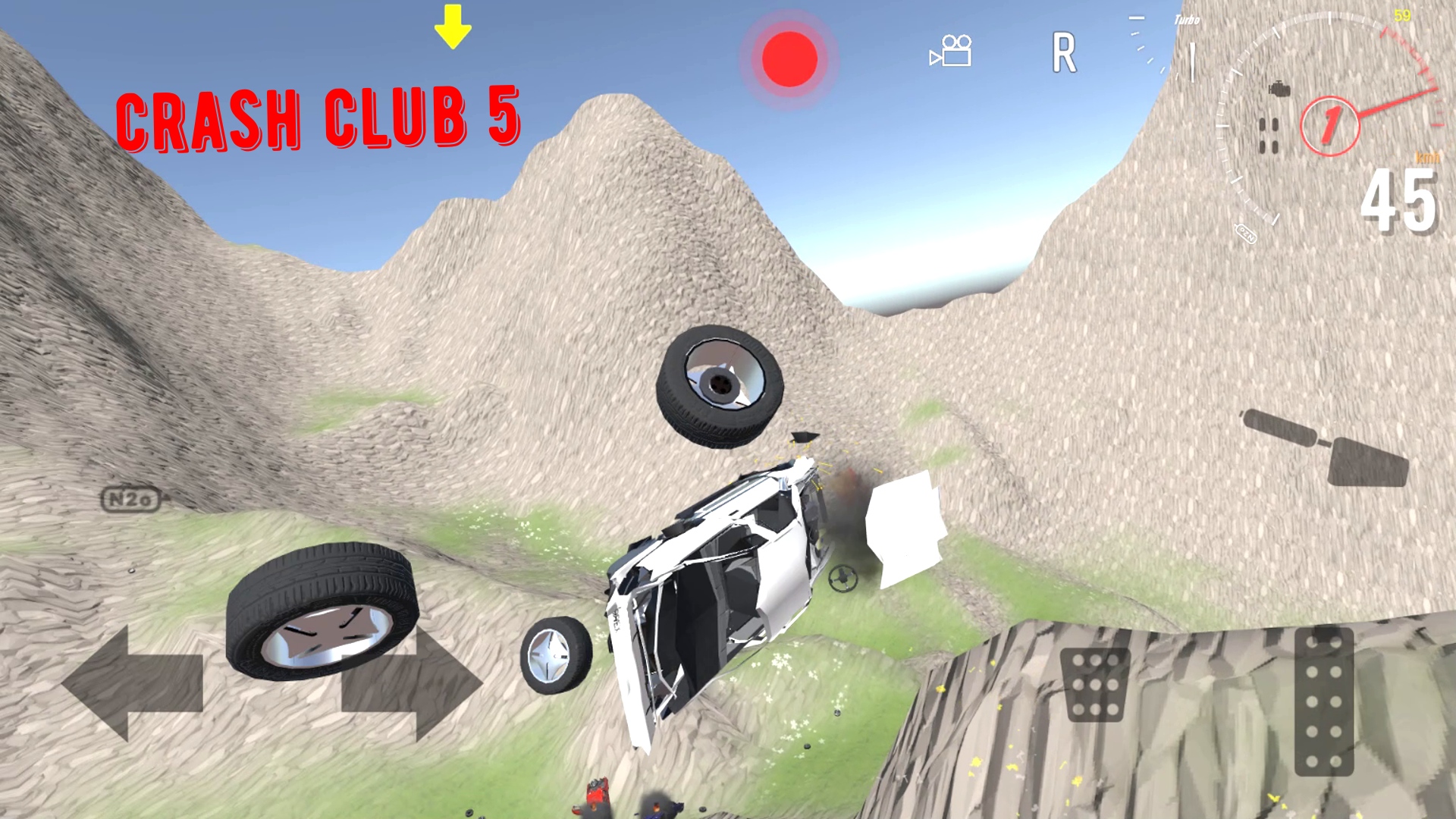The image size is (1456, 819).
Task: Tap the yellow down arrow marker
Action: point(453,27)
